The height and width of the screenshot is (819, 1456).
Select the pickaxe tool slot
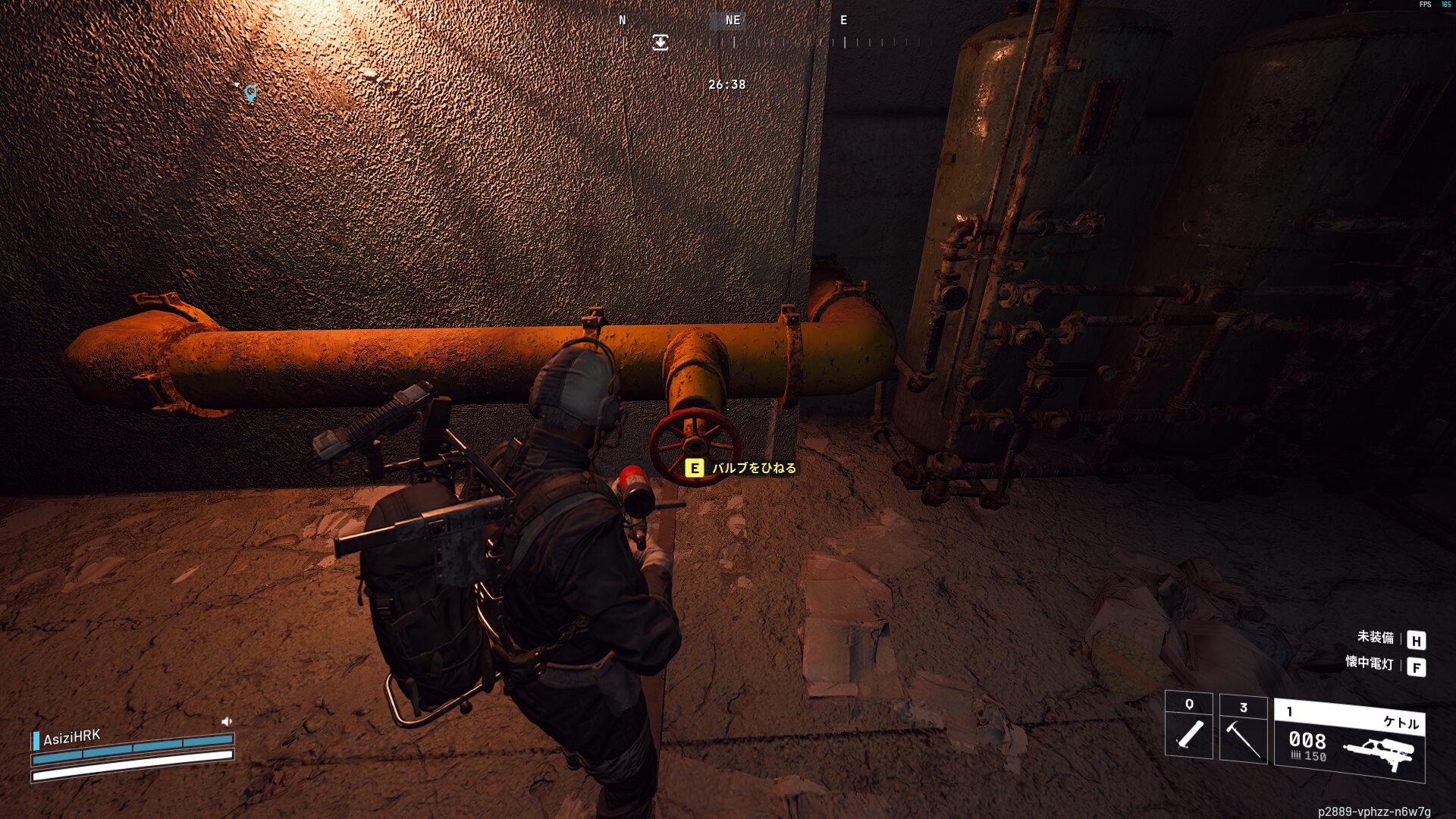point(1243,727)
